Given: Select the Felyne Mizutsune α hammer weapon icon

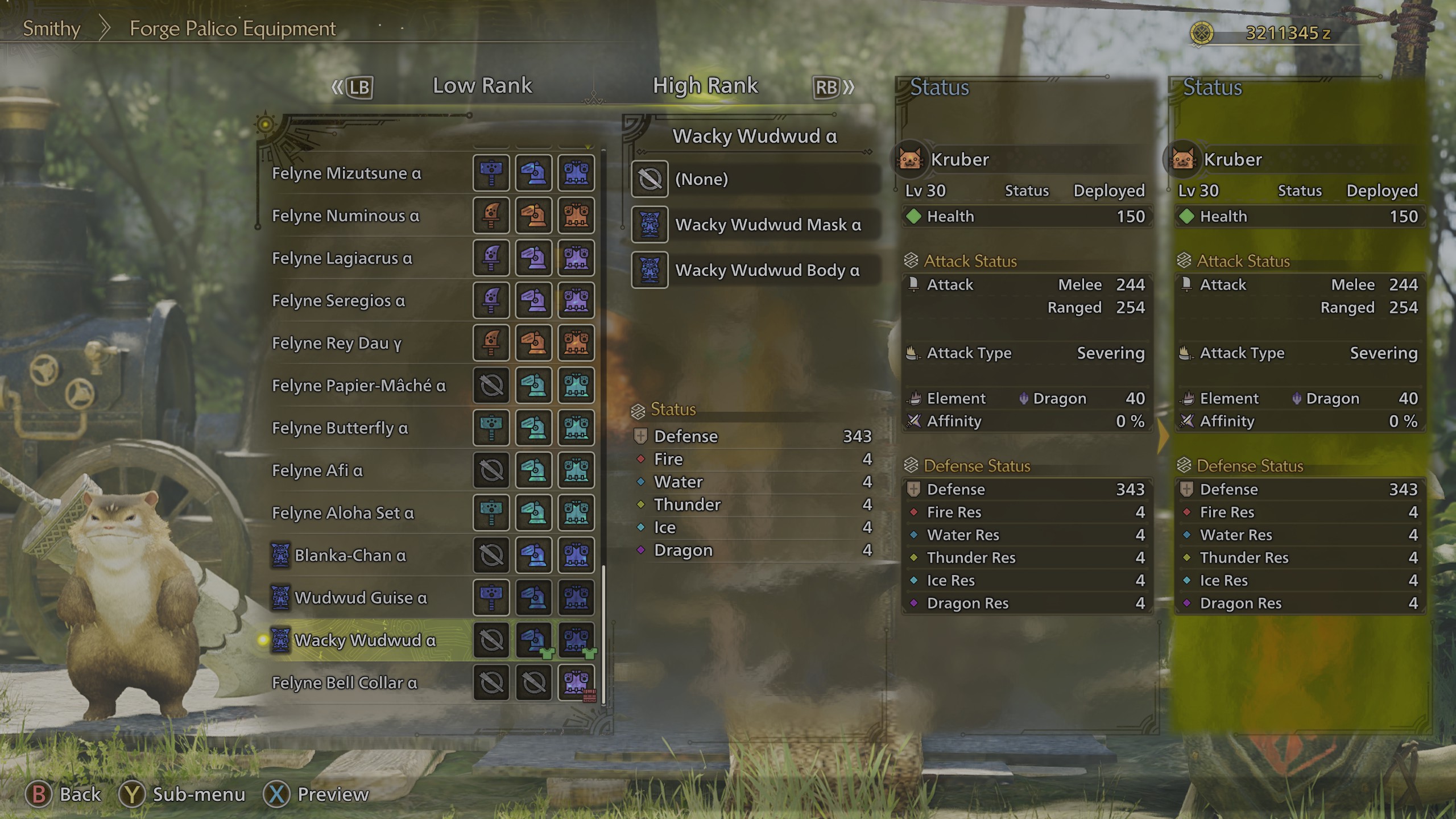Looking at the screenshot, I should click(x=491, y=173).
